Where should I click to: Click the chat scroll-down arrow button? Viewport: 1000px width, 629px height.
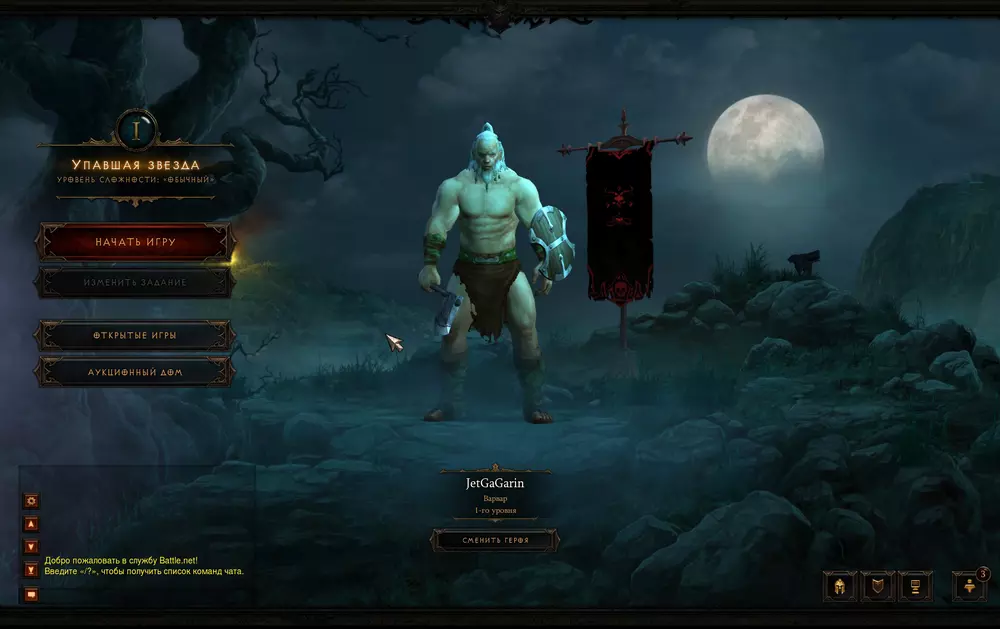pos(31,546)
